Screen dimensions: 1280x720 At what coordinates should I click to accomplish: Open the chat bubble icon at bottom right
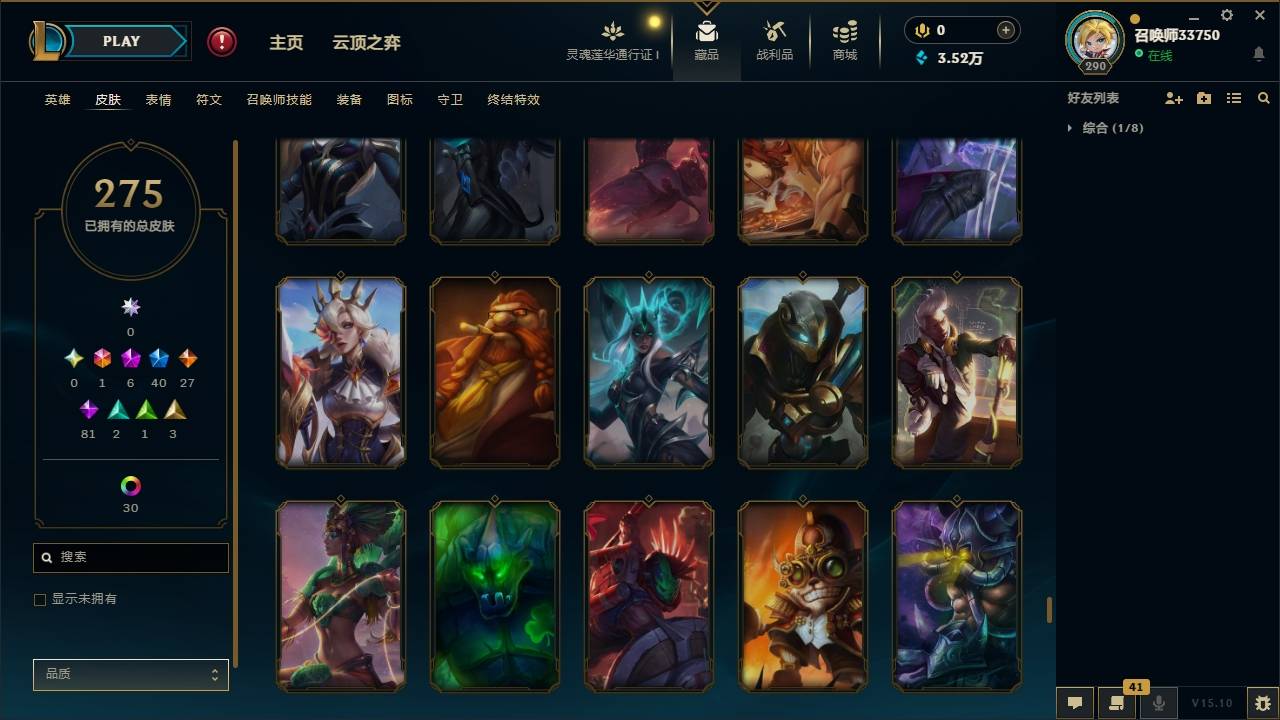(x=1075, y=702)
